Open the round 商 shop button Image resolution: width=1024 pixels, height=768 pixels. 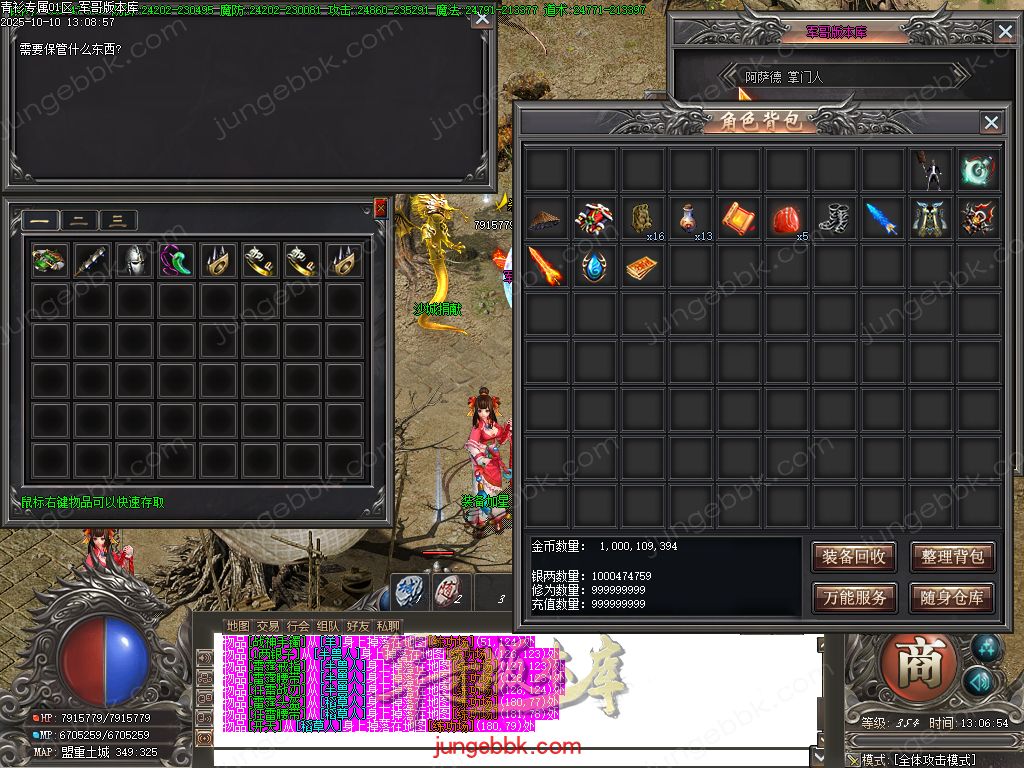912,665
